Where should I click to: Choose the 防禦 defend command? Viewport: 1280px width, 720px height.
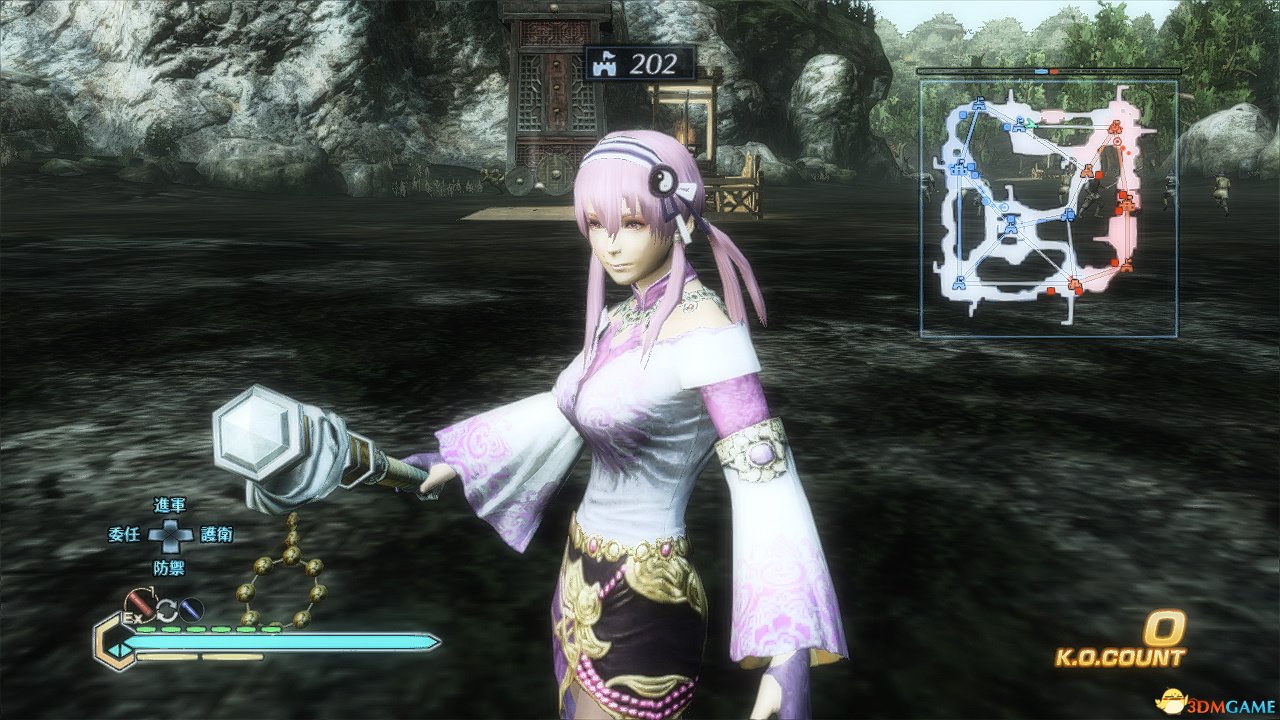tap(170, 566)
